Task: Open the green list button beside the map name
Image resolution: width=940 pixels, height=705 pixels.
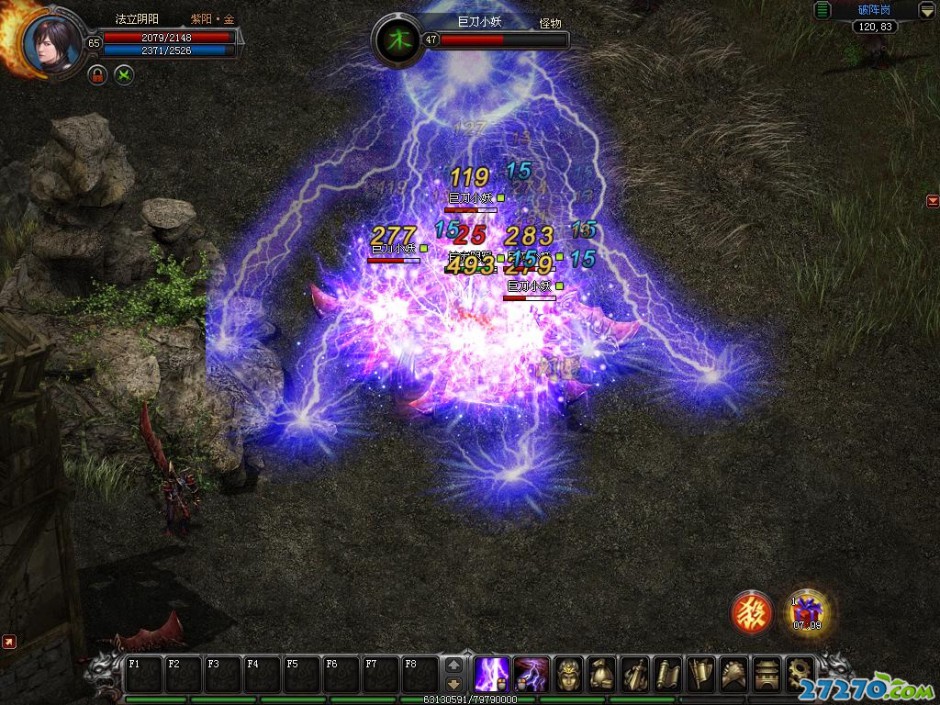Action: coord(822,10)
